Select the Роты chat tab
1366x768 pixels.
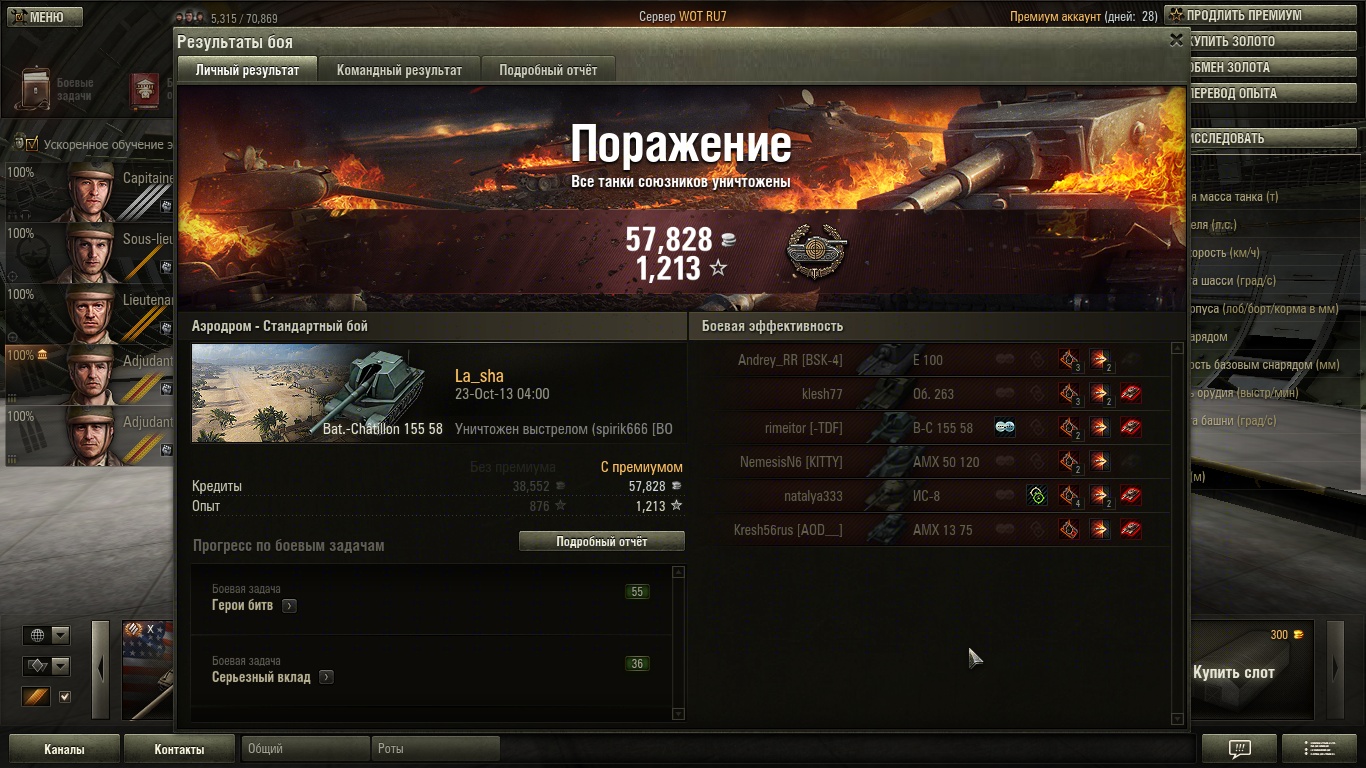point(436,749)
